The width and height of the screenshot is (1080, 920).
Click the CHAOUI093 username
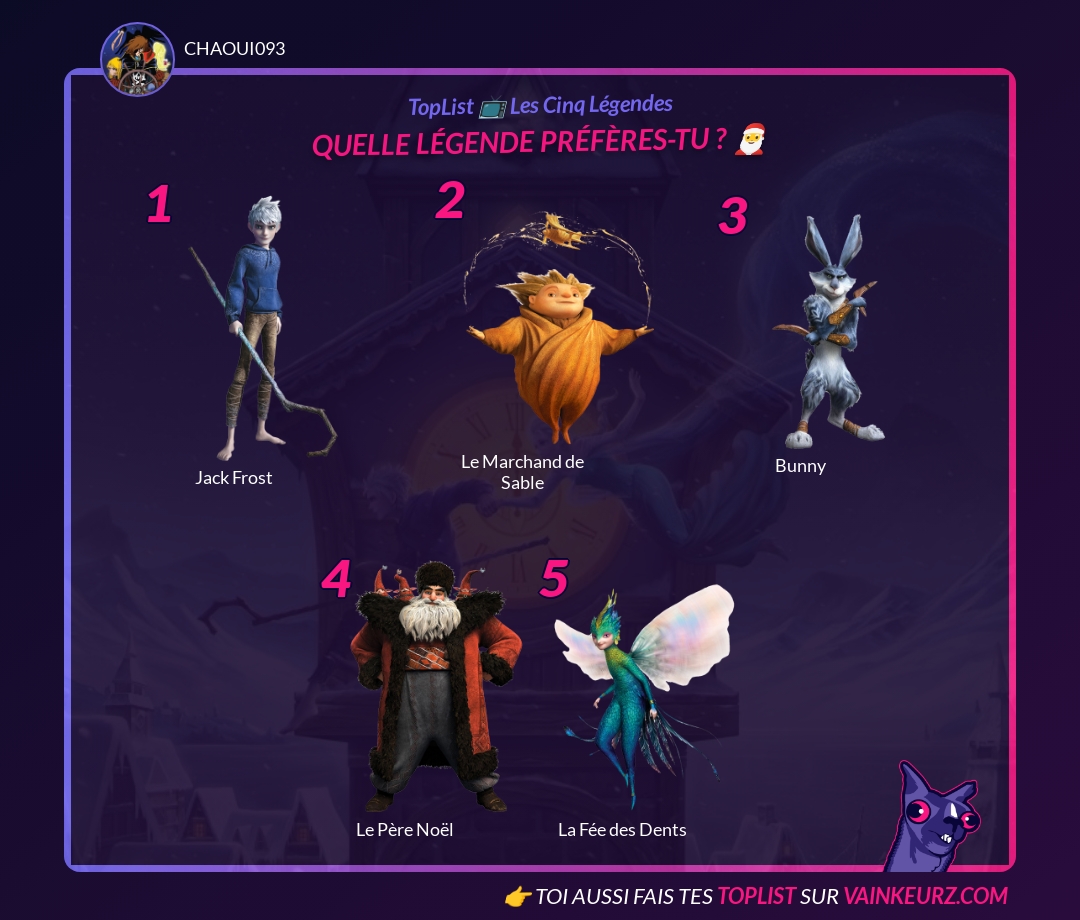click(235, 48)
